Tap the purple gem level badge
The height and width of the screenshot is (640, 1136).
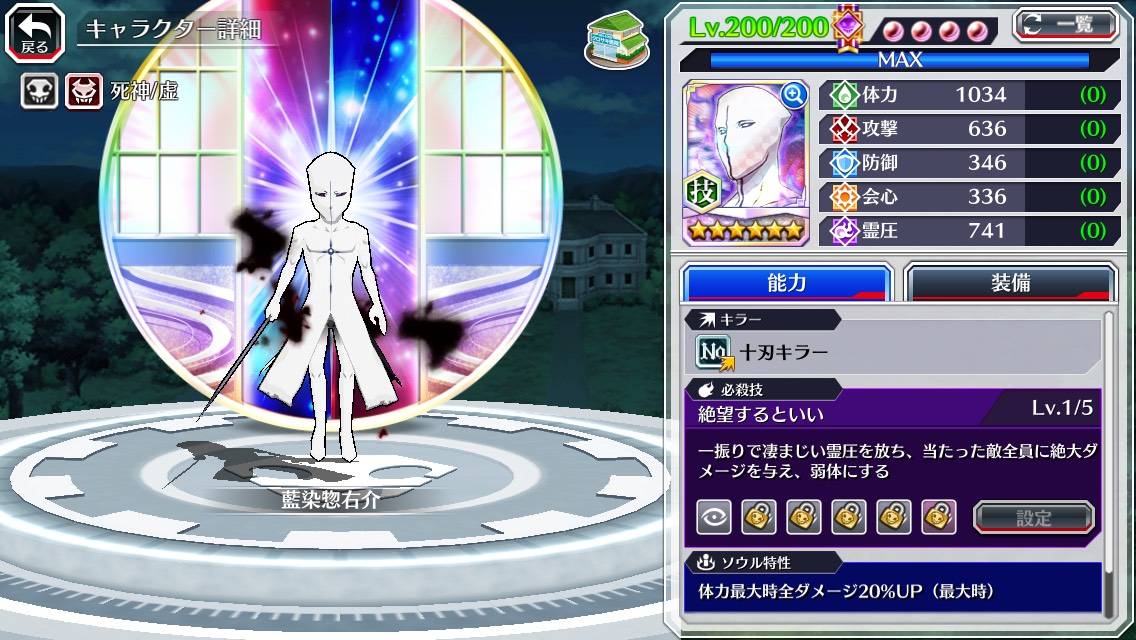tap(848, 27)
